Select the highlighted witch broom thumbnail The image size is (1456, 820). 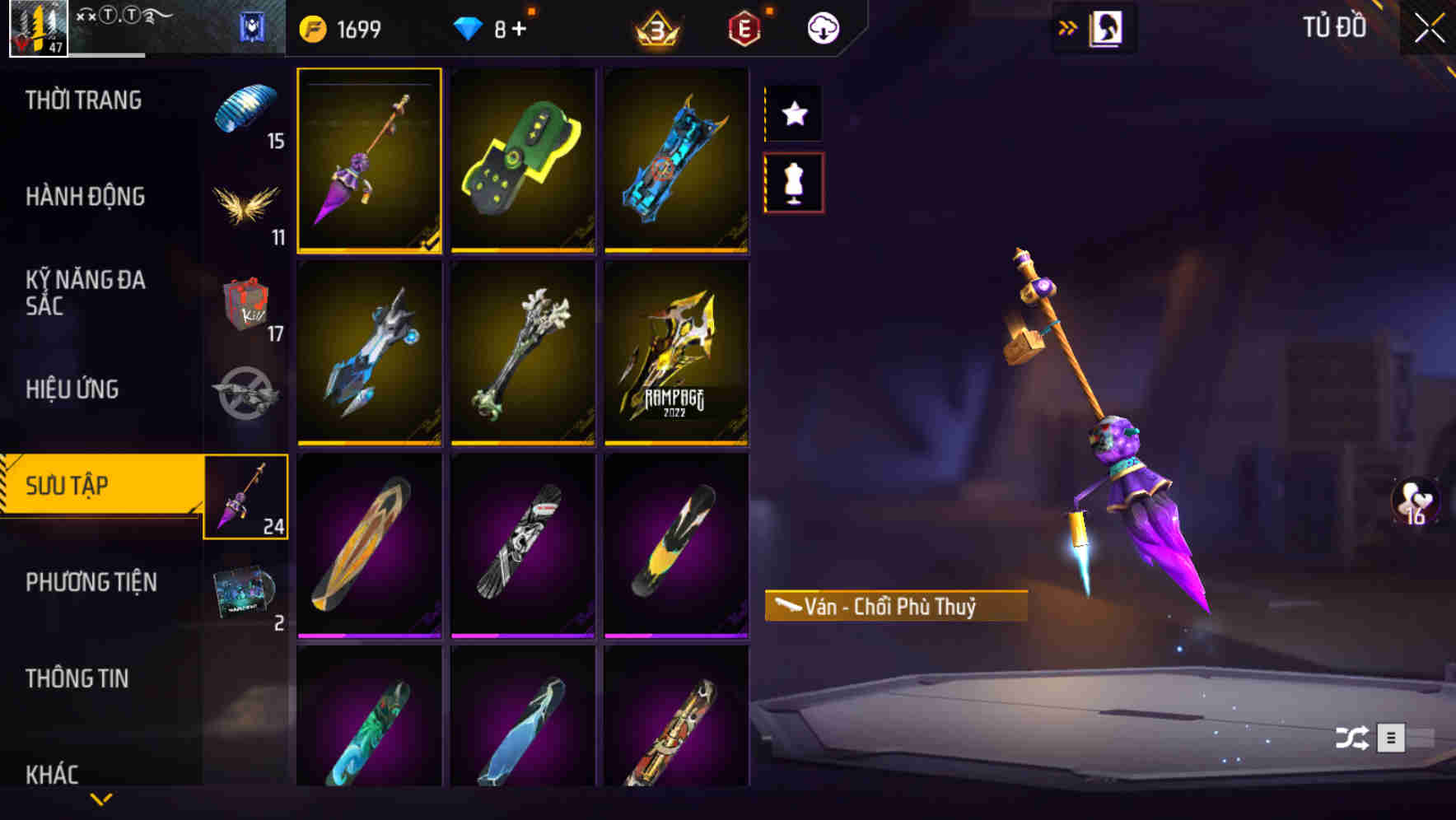[370, 161]
